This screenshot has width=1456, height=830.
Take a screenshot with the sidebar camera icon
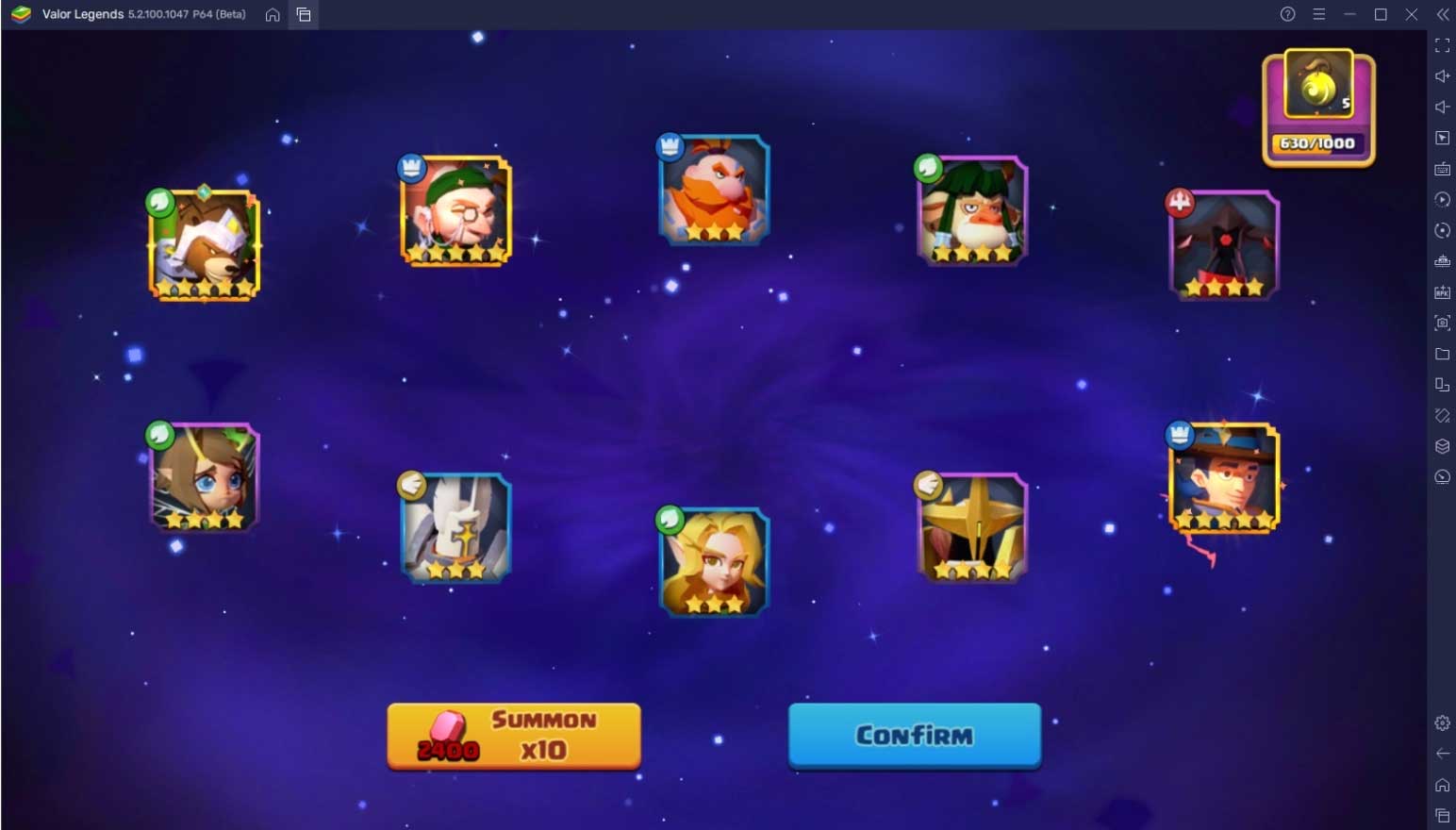(1442, 323)
